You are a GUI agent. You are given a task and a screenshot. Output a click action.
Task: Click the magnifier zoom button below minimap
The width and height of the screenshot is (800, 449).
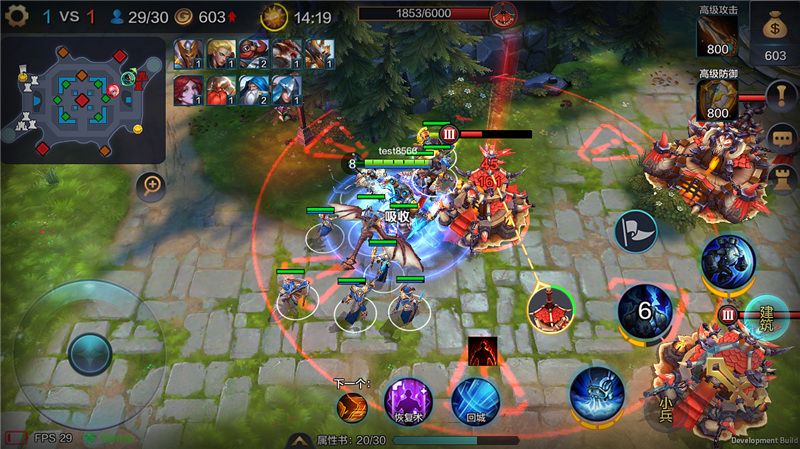(x=152, y=185)
